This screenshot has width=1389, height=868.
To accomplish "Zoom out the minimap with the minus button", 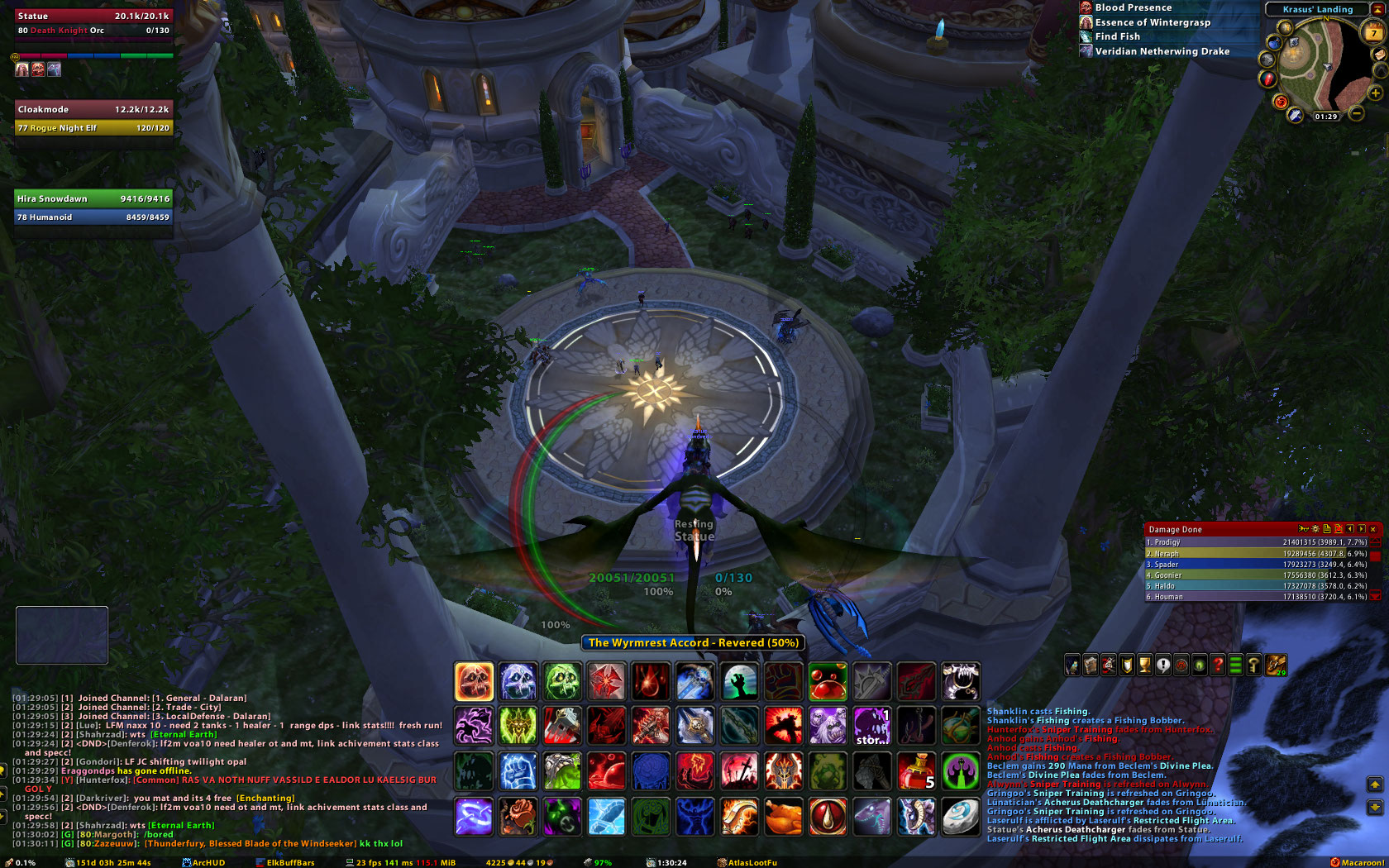I will (x=1357, y=113).
